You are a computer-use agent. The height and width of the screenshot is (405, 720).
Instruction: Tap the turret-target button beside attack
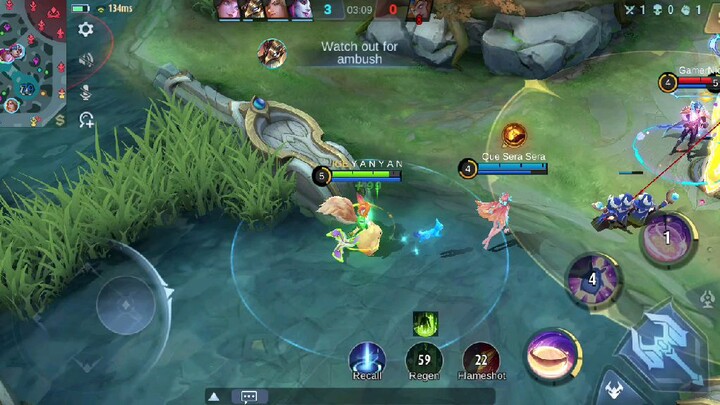click(x=706, y=297)
